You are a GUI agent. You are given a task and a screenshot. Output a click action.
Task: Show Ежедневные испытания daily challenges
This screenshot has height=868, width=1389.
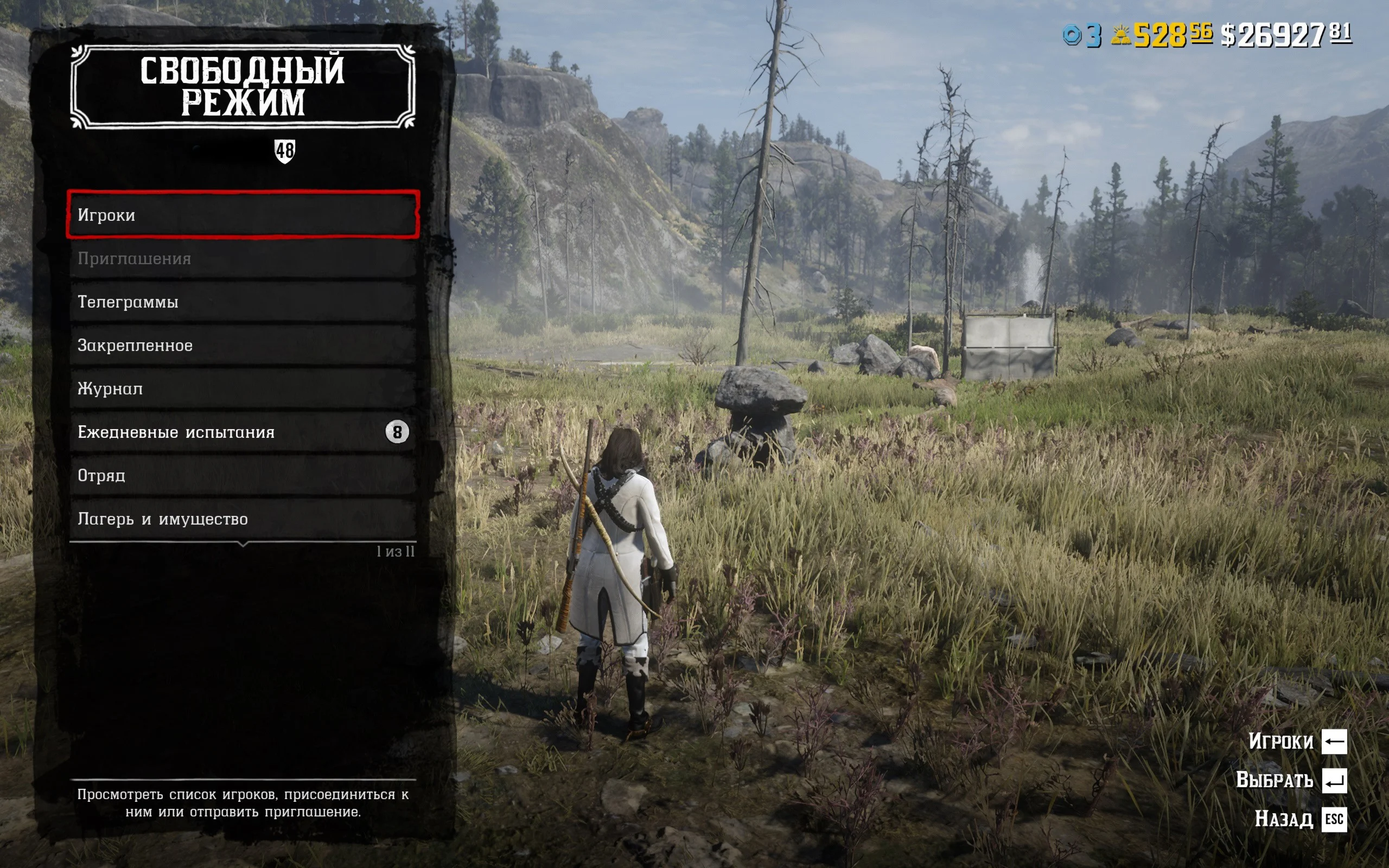coord(243,432)
